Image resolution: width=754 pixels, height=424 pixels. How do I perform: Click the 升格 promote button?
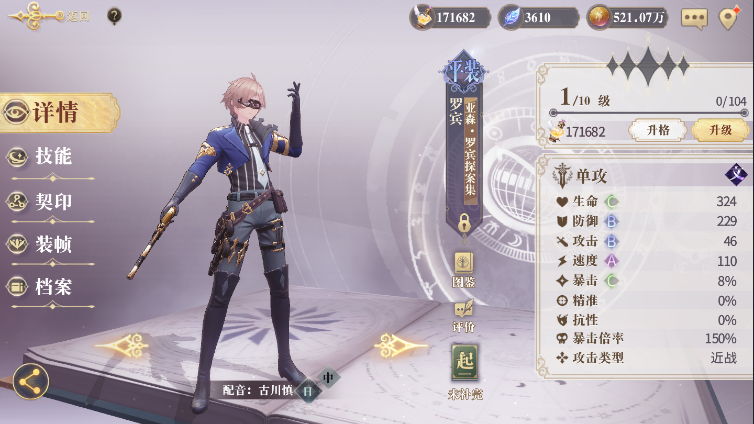[x=657, y=130]
